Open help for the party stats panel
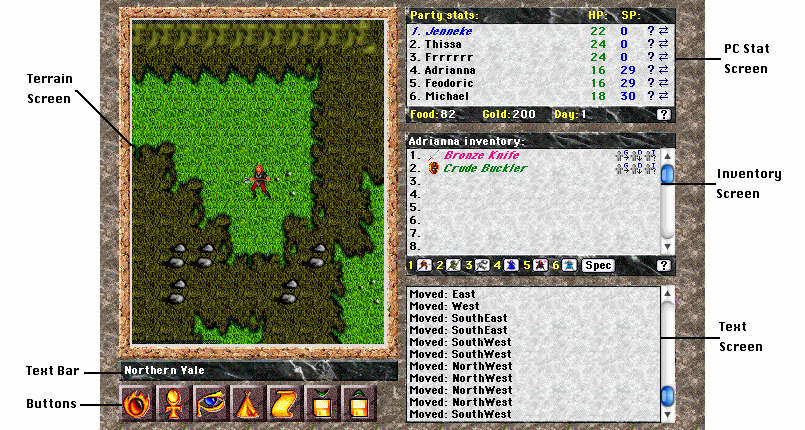This screenshot has width=805, height=430. 663,114
